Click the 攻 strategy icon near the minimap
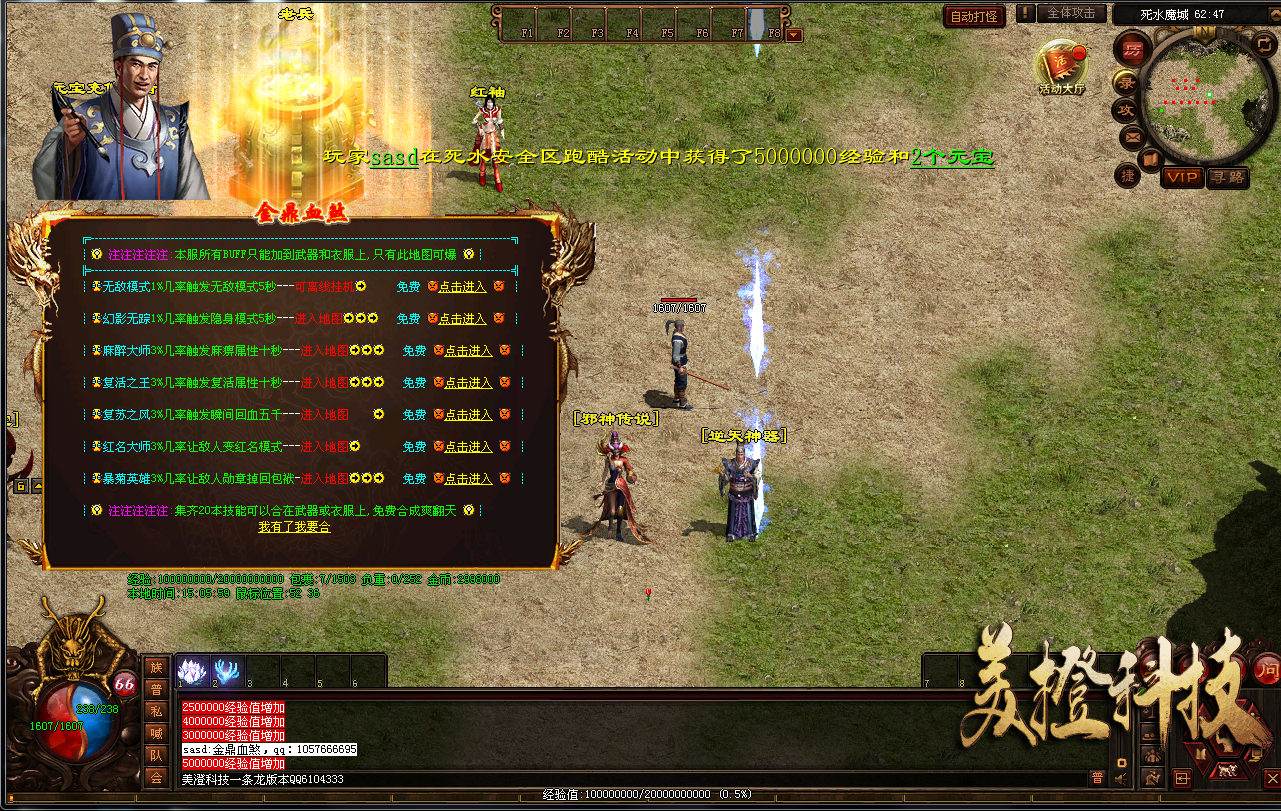 [x=1128, y=110]
